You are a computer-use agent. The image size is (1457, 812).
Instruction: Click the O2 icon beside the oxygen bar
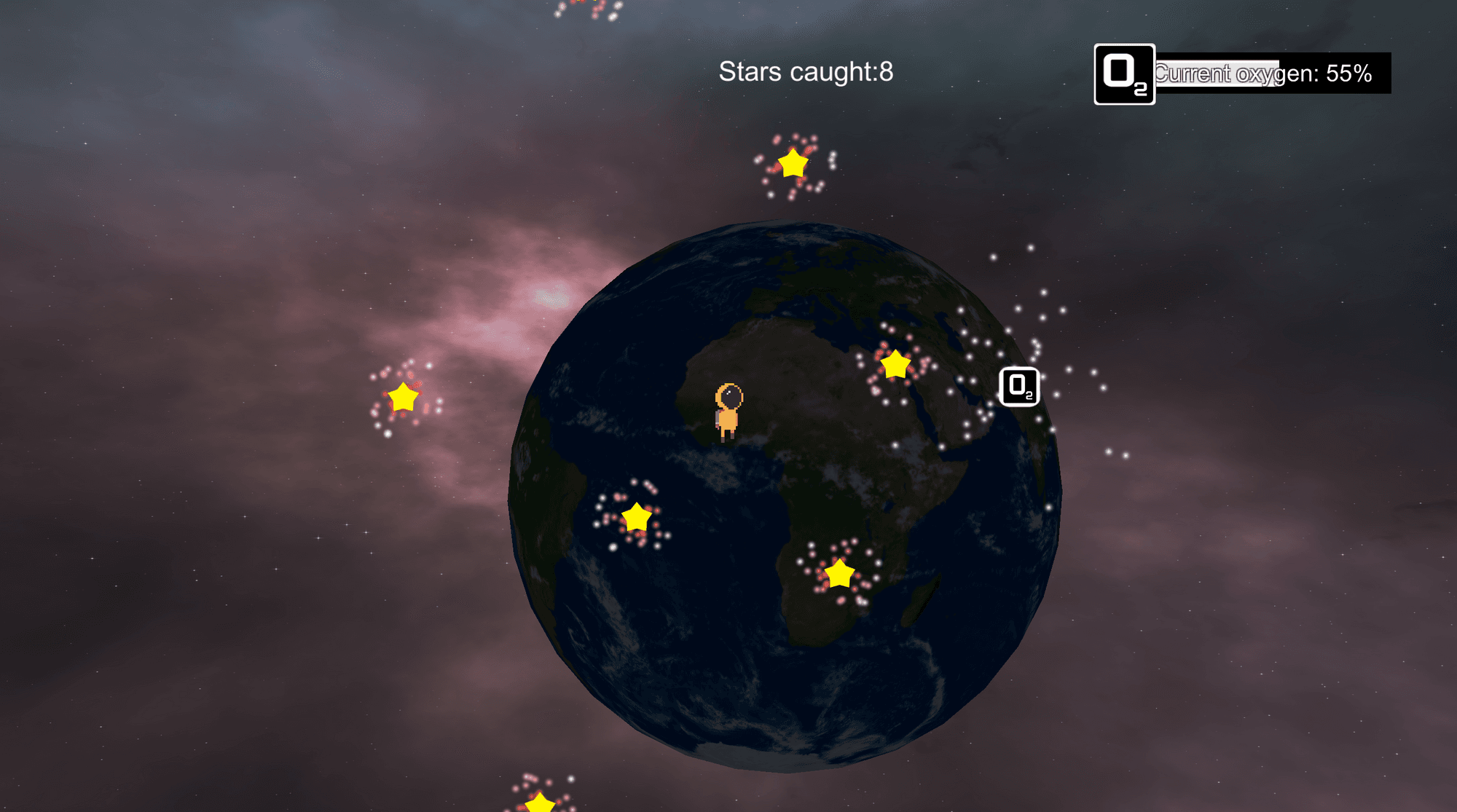[x=1124, y=74]
